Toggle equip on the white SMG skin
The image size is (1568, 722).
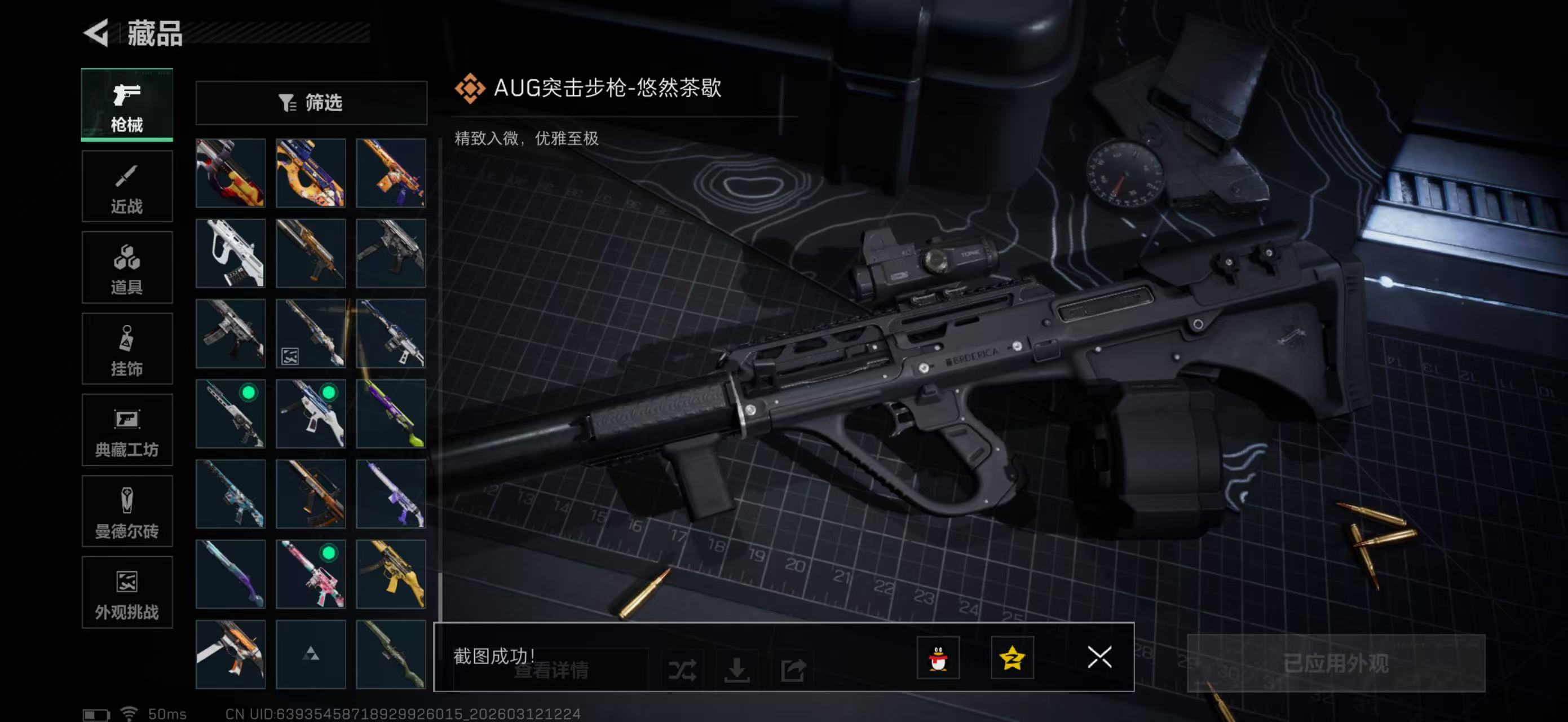pyautogui.click(x=311, y=414)
